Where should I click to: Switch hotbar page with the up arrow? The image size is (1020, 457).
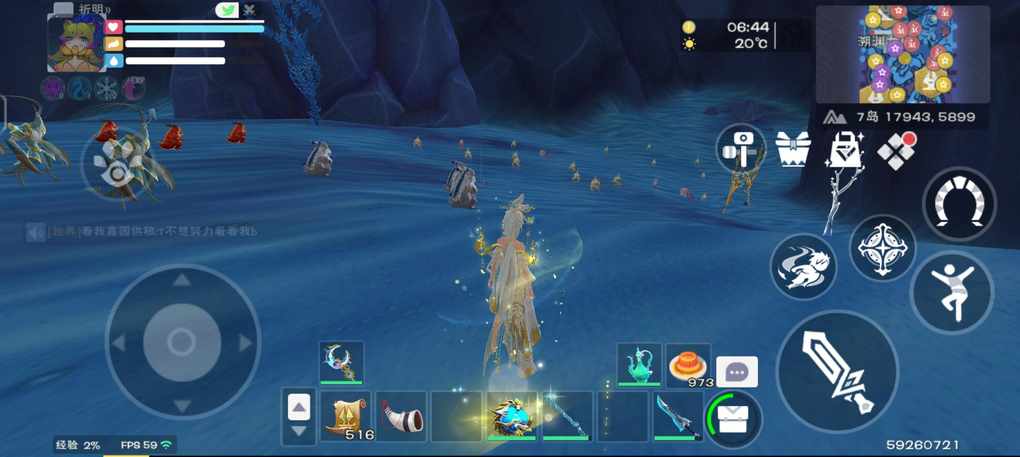(299, 406)
